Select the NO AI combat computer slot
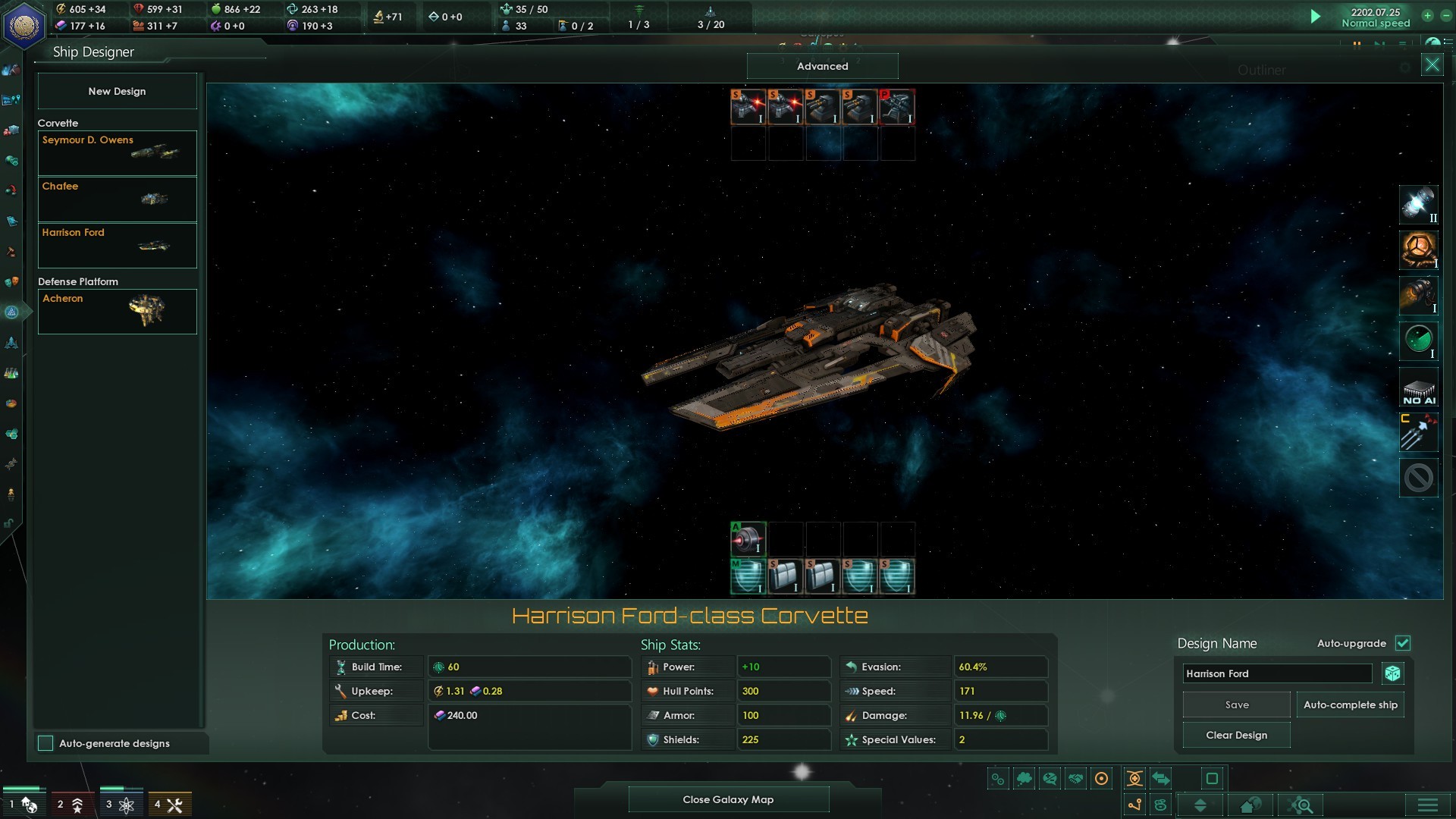This screenshot has height=819, width=1456. [x=1418, y=388]
